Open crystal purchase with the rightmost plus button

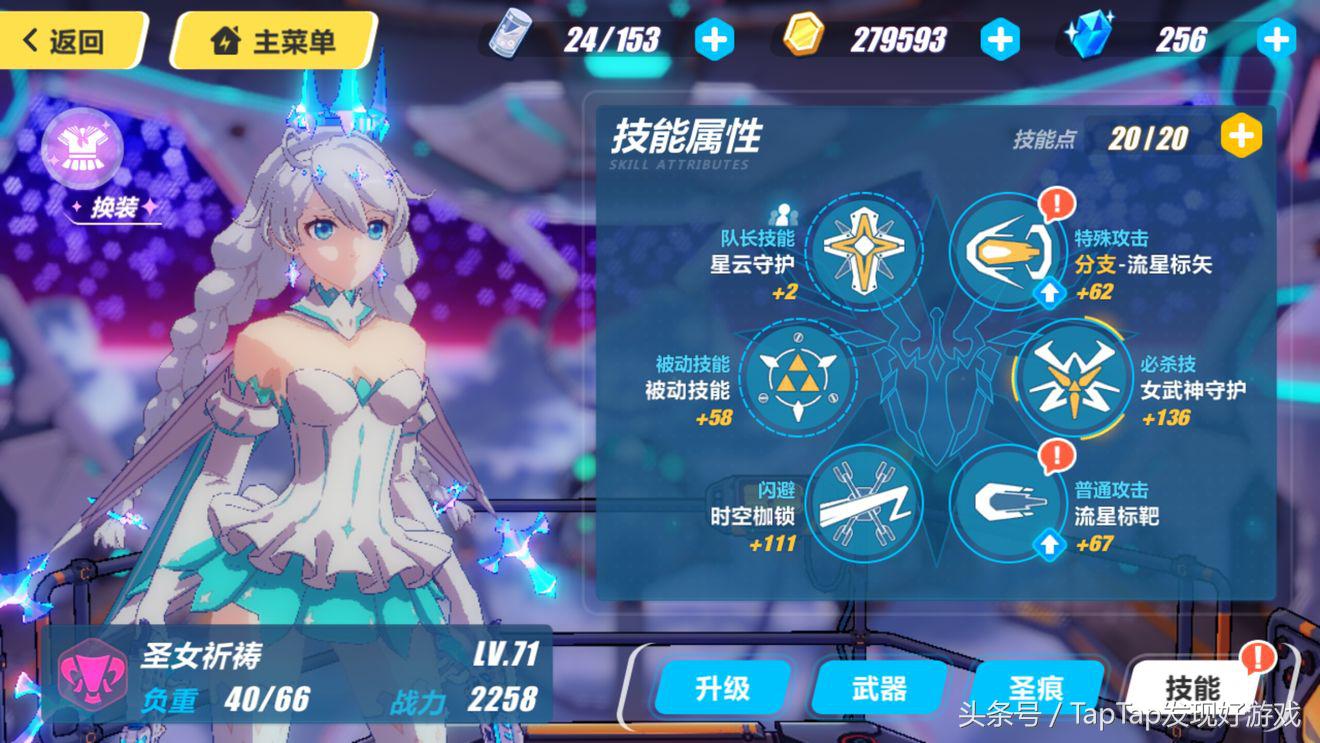[x=1276, y=39]
